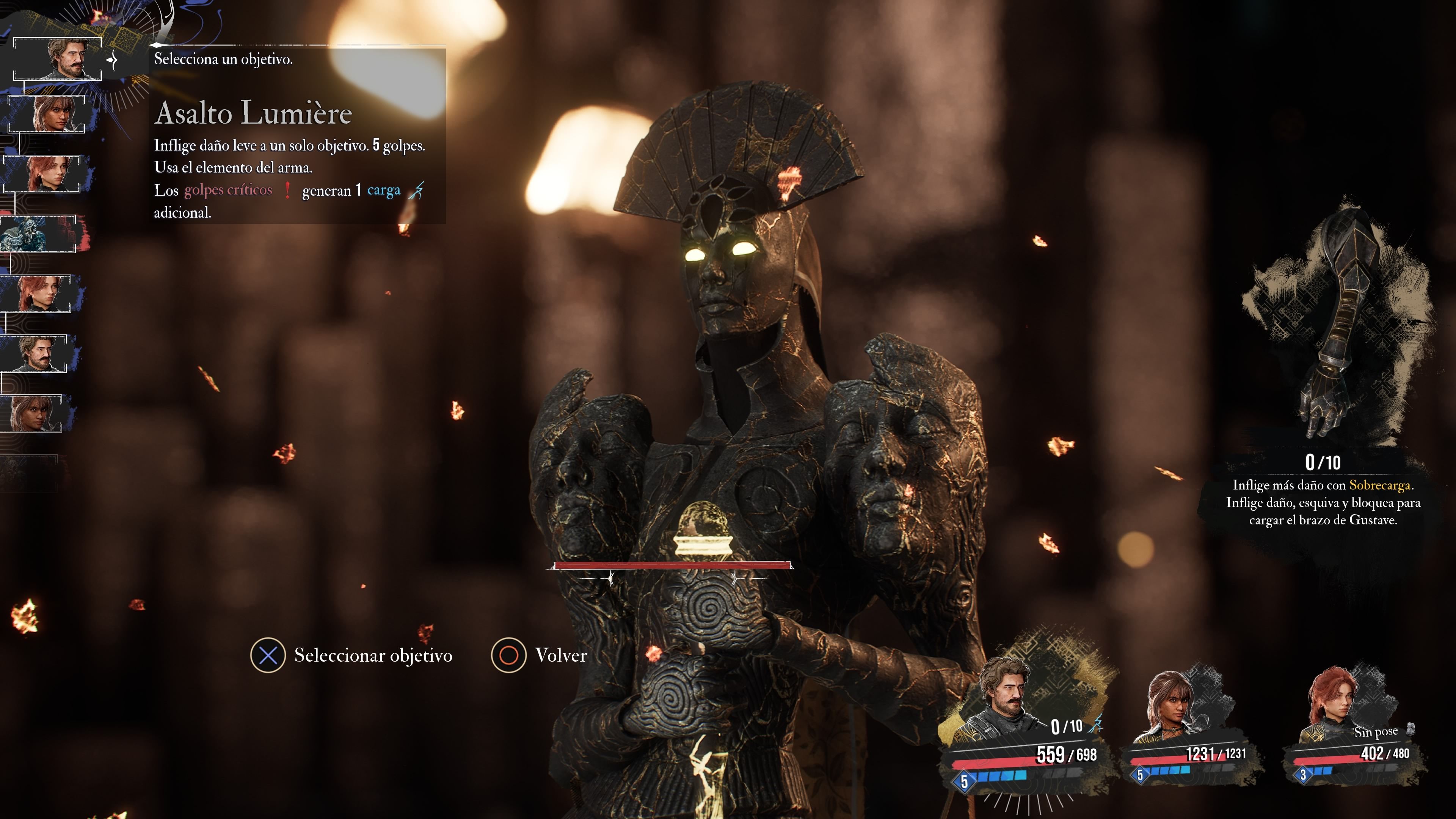The height and width of the screenshot is (819, 1456).
Task: Click the highlighted active-turn Gustave portrait
Action: (58, 59)
